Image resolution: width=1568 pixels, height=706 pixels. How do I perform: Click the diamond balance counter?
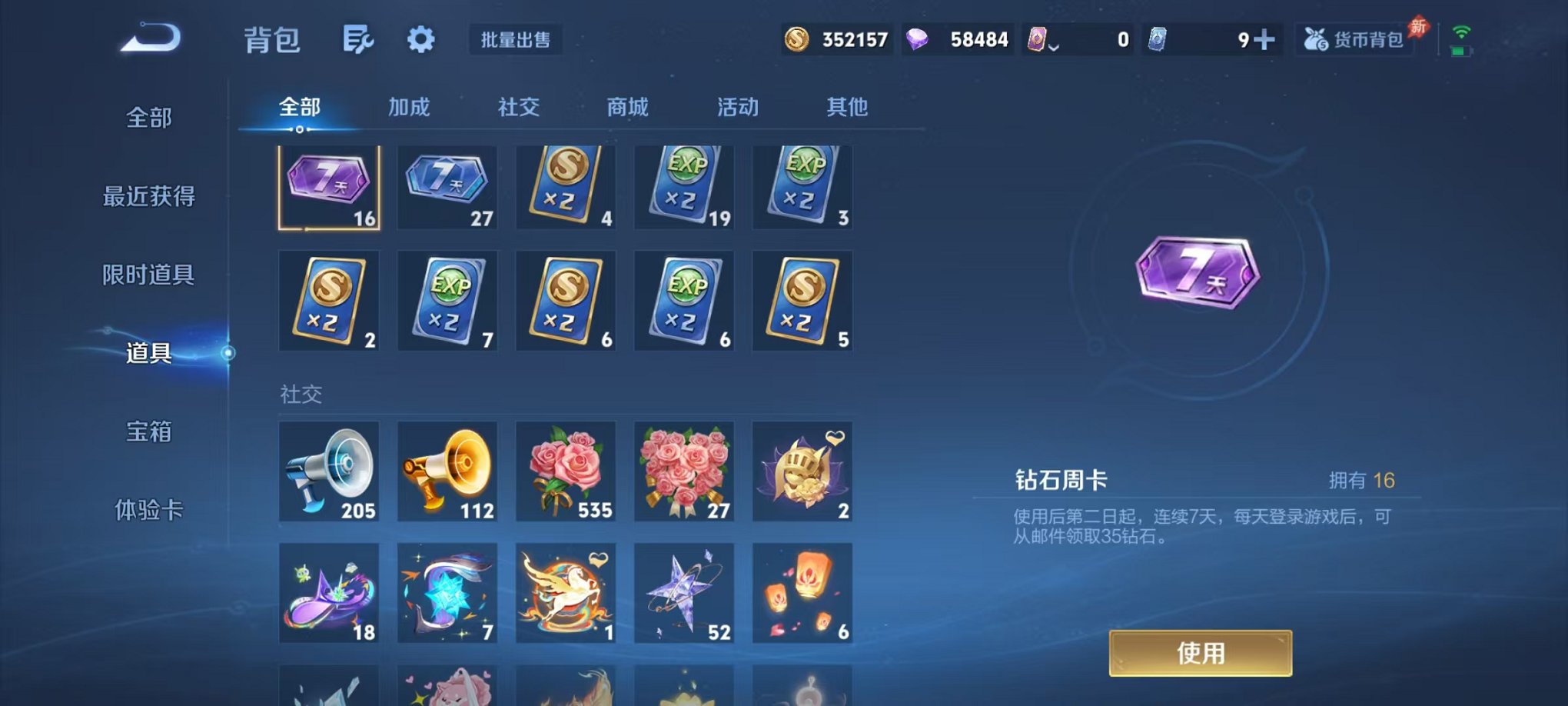(x=957, y=38)
